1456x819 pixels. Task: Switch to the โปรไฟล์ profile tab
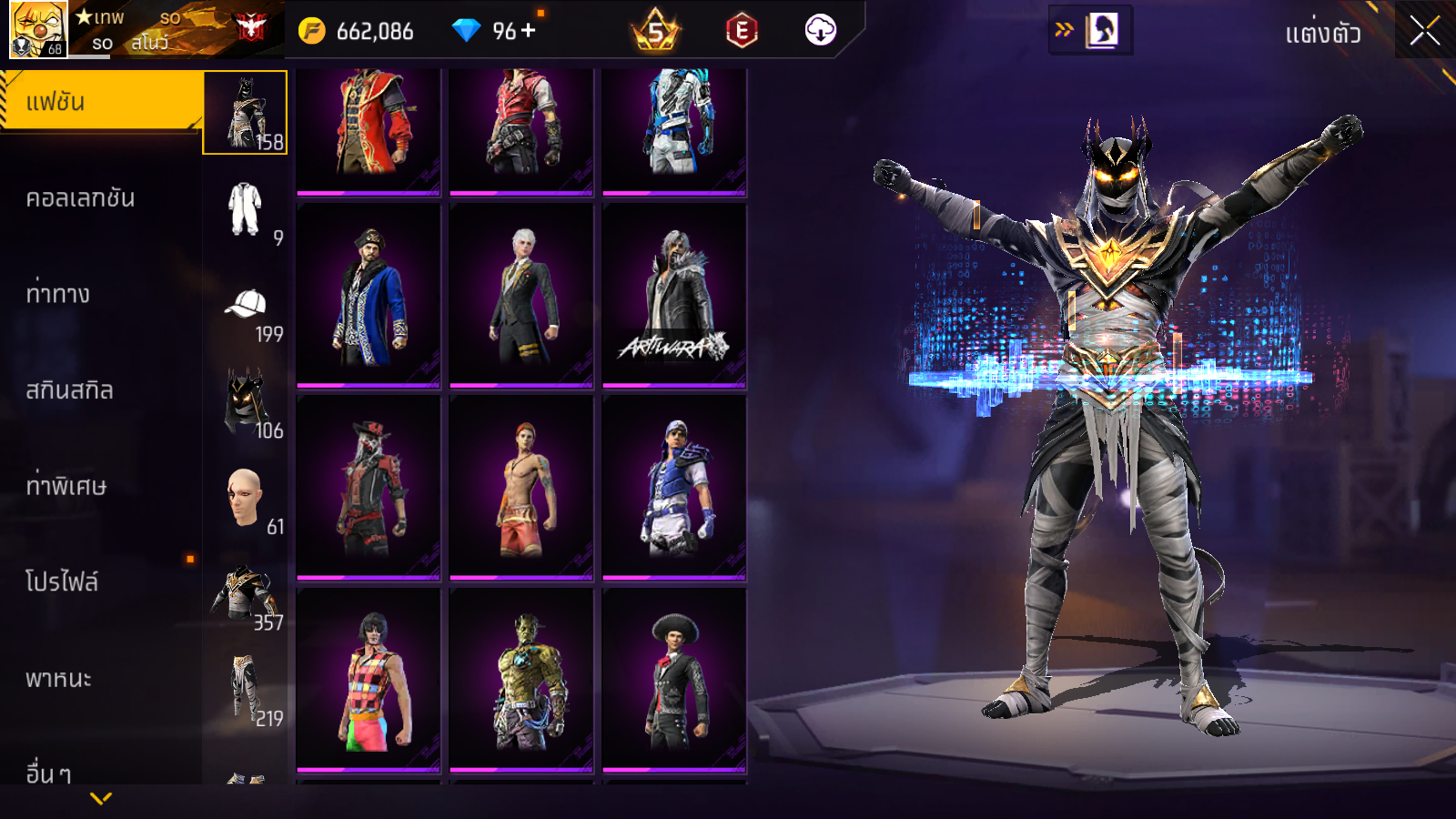(x=62, y=582)
